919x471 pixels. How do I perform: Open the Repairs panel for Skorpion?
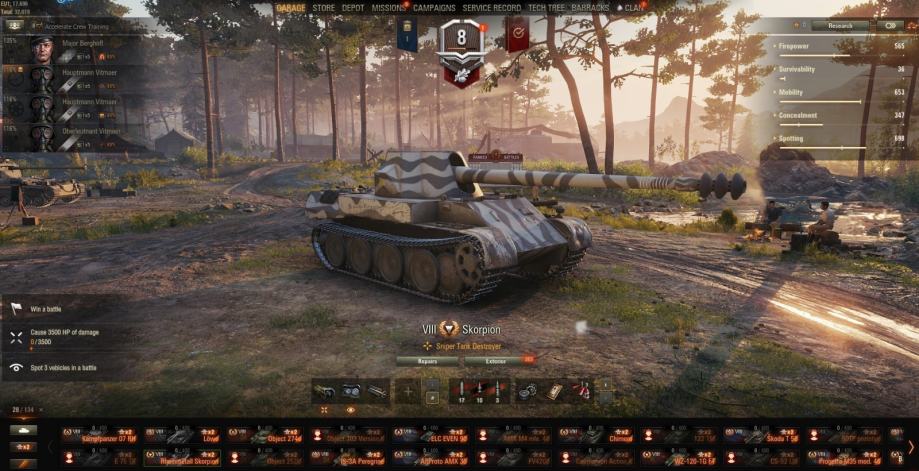click(427, 360)
